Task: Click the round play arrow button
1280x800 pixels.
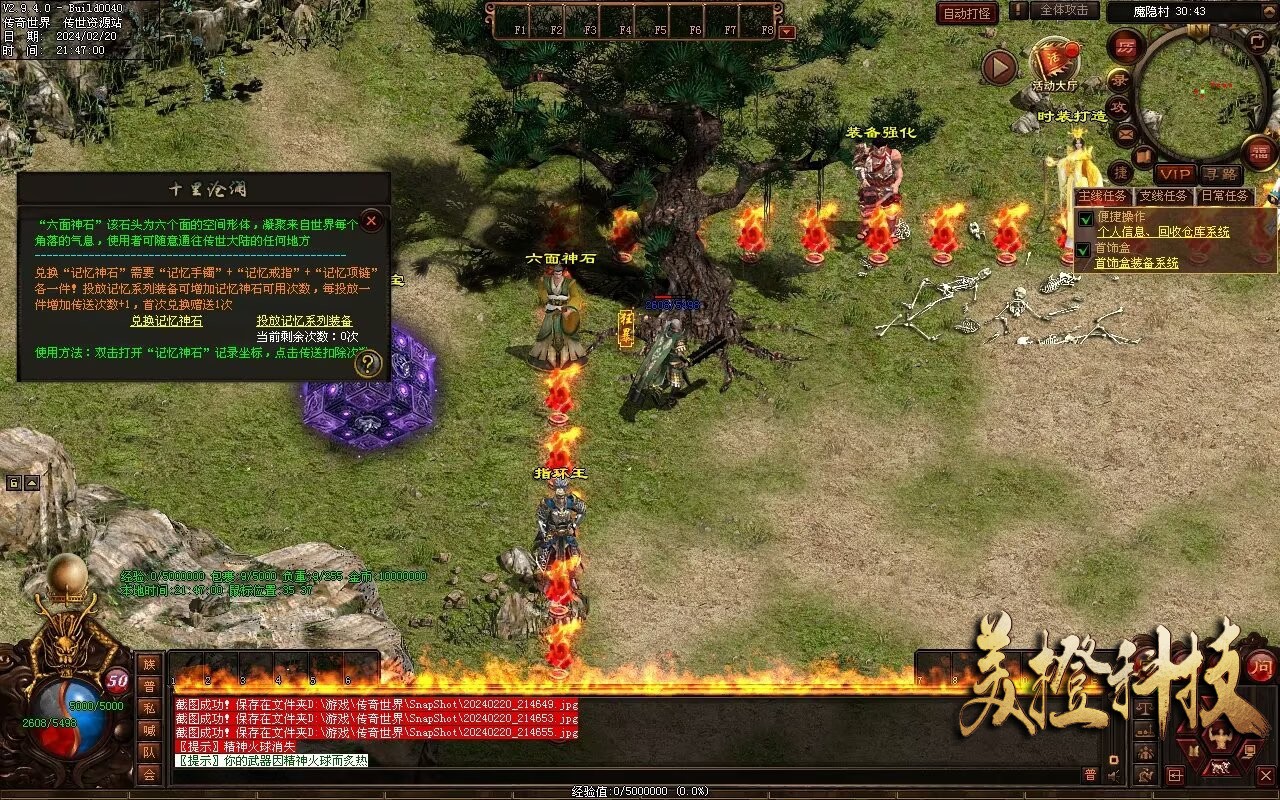Action: (999, 67)
